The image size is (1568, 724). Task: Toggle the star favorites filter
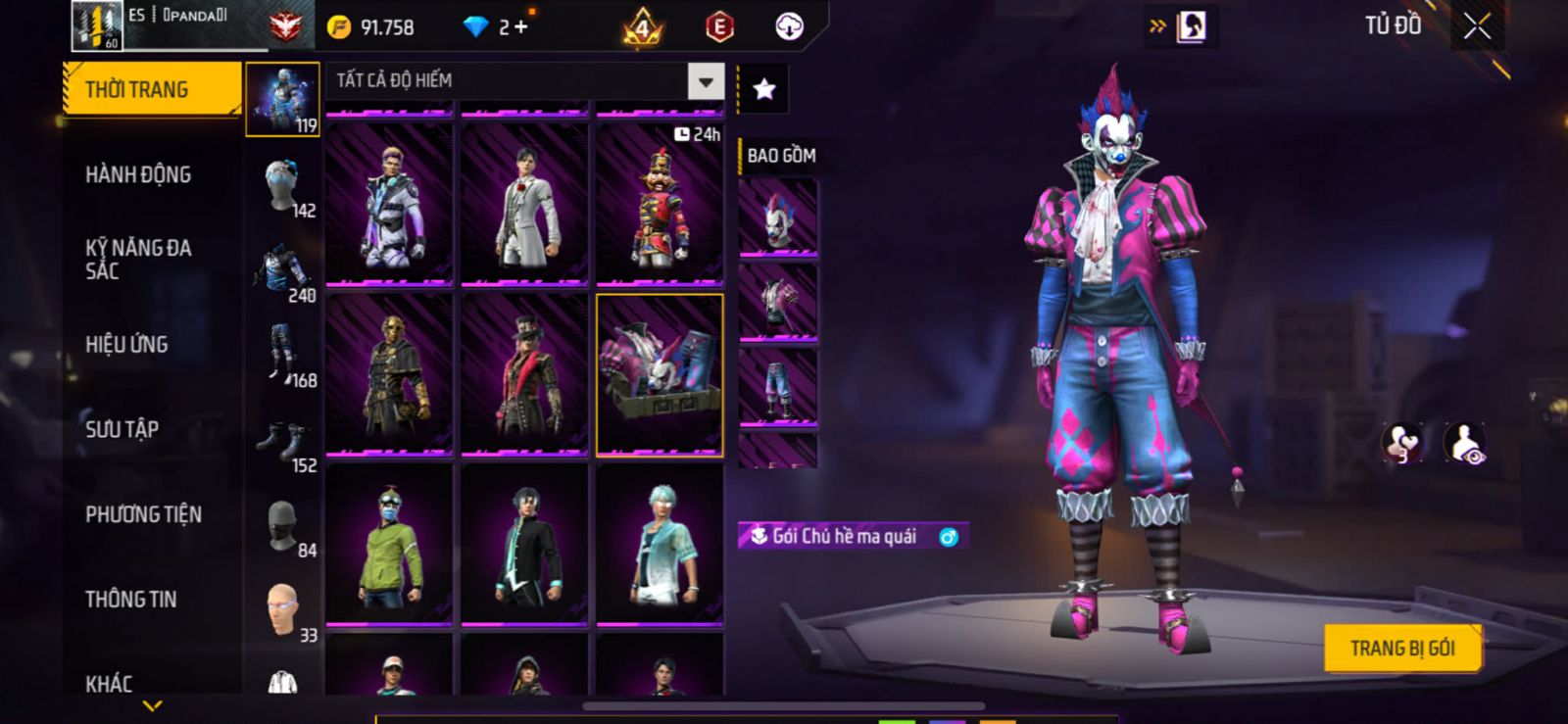point(763,90)
